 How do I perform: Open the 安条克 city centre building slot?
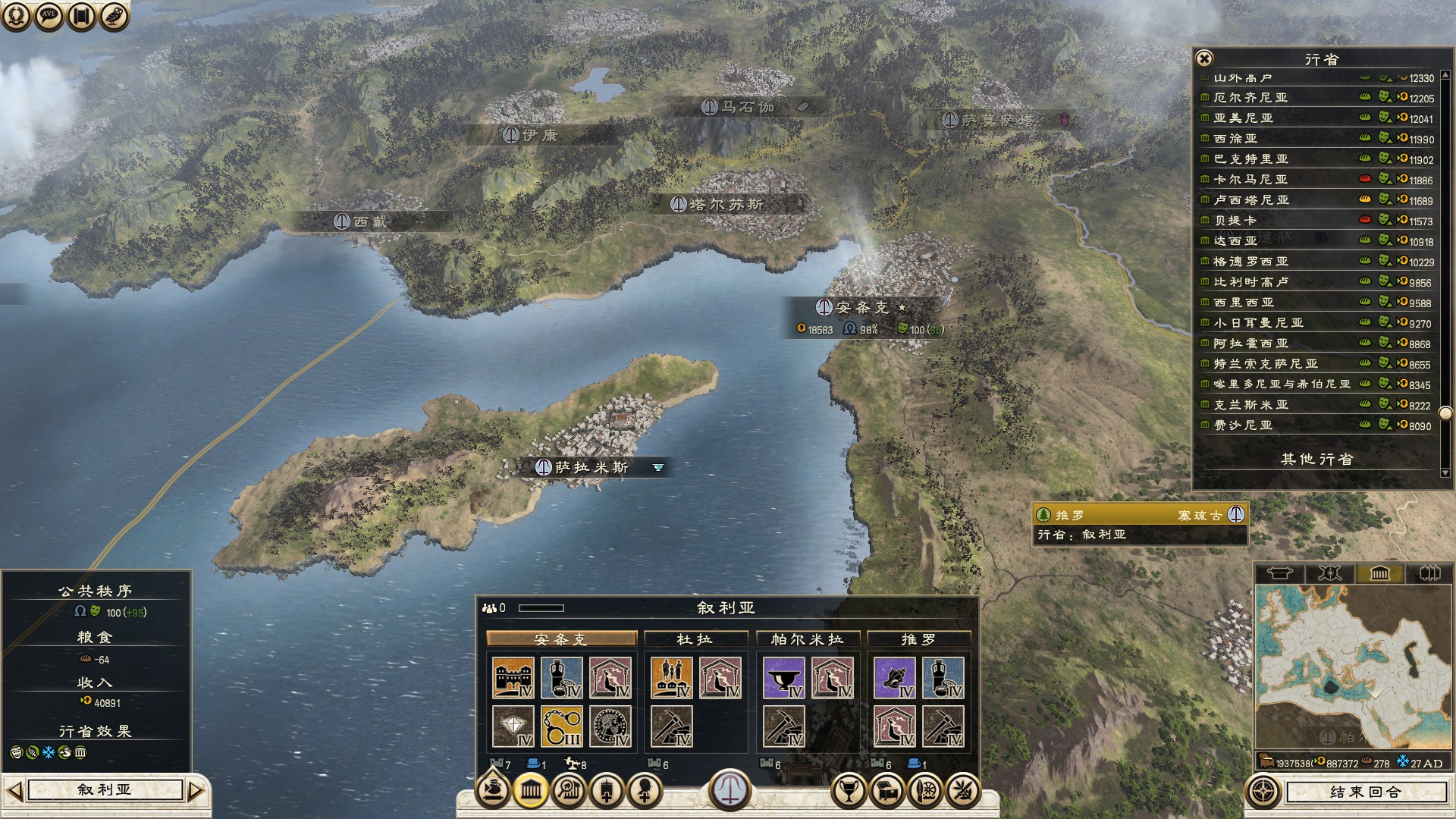(x=513, y=677)
